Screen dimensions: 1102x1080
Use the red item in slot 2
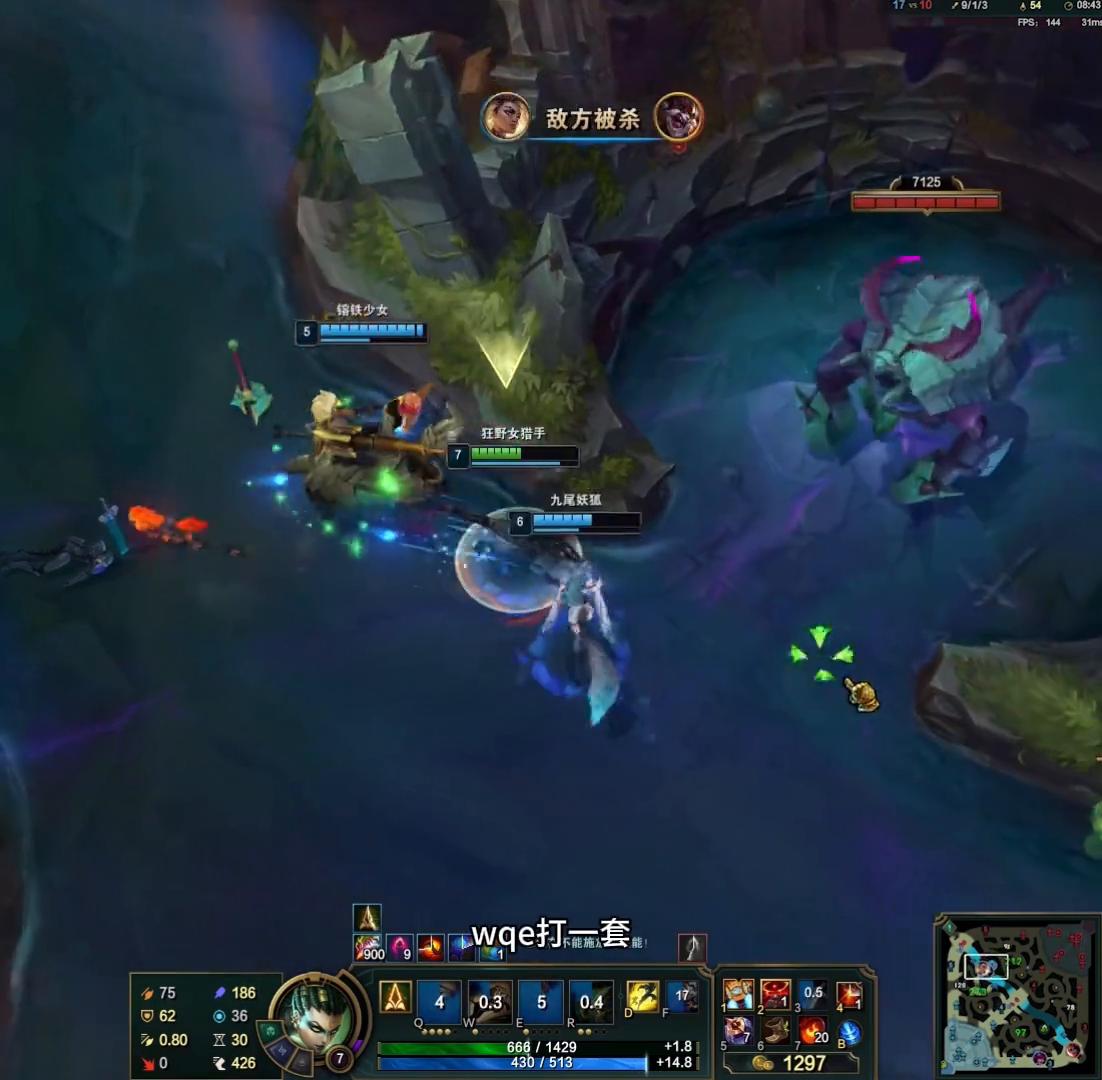(x=775, y=996)
